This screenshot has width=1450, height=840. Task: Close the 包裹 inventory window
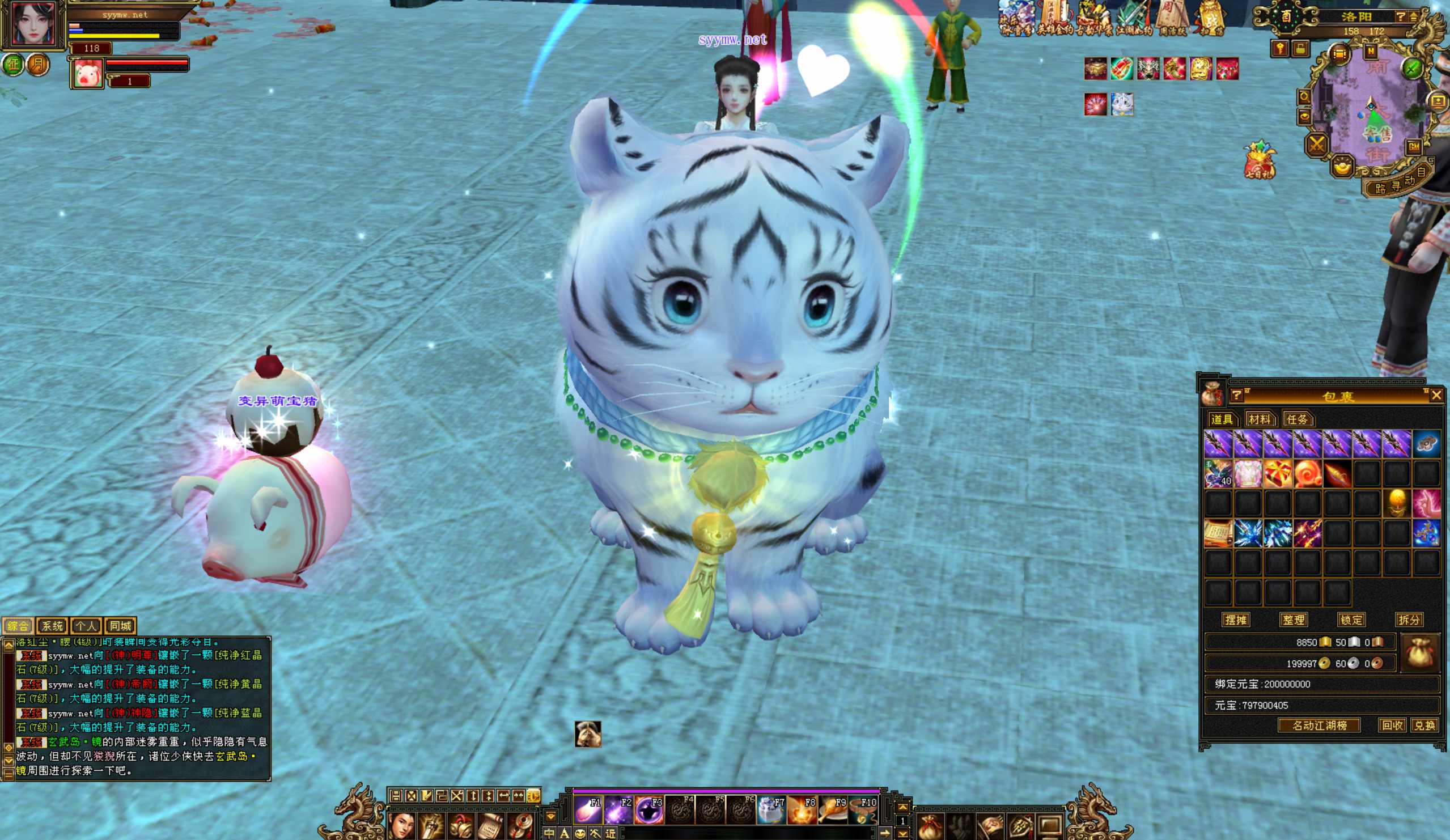(1436, 394)
